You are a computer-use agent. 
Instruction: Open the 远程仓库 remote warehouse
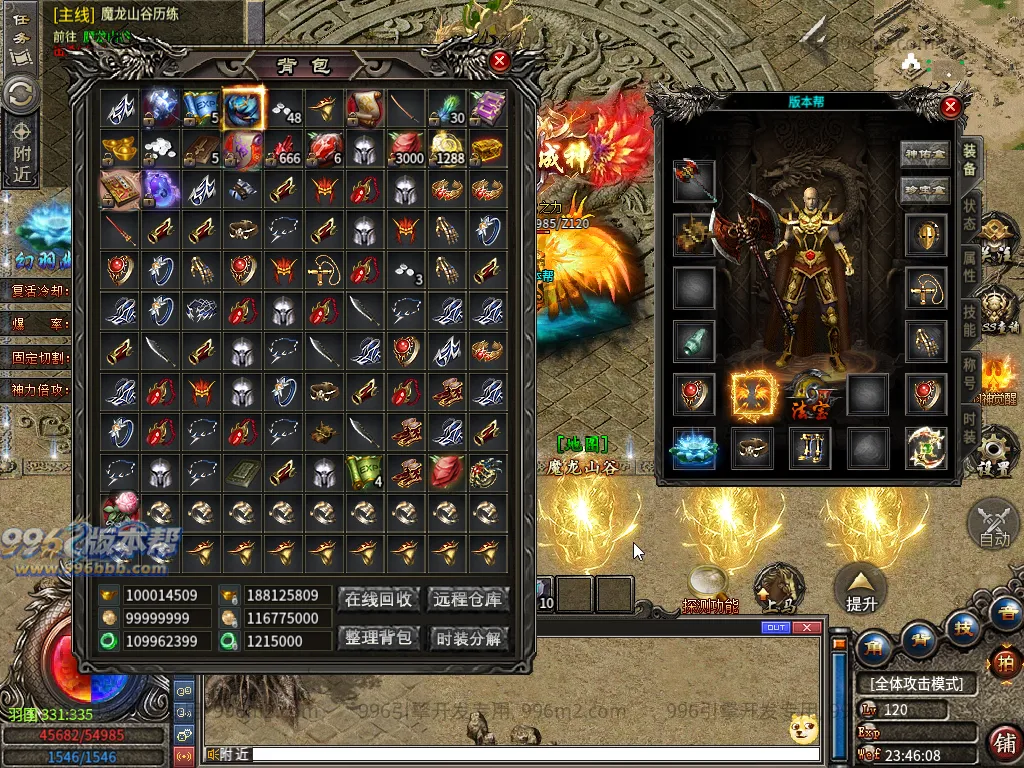(x=468, y=599)
